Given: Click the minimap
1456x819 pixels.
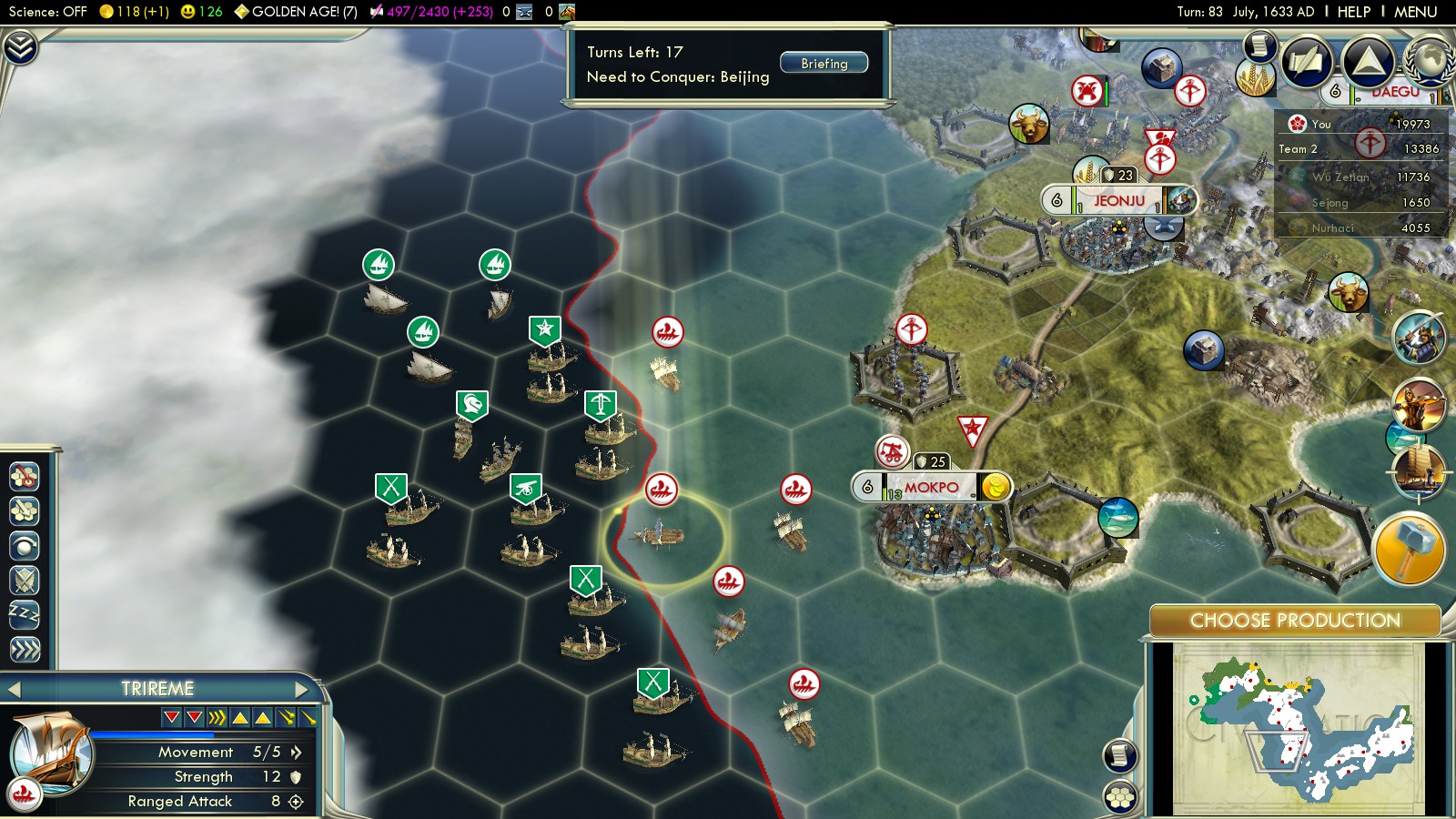Looking at the screenshot, I should [1299, 728].
